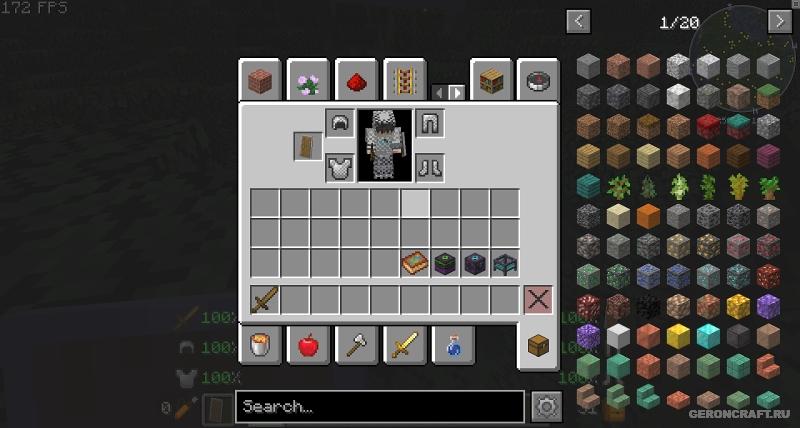The width and height of the screenshot is (800, 428).
Task: Switch to the Decoration Blocks flower tab
Action: click(307, 80)
